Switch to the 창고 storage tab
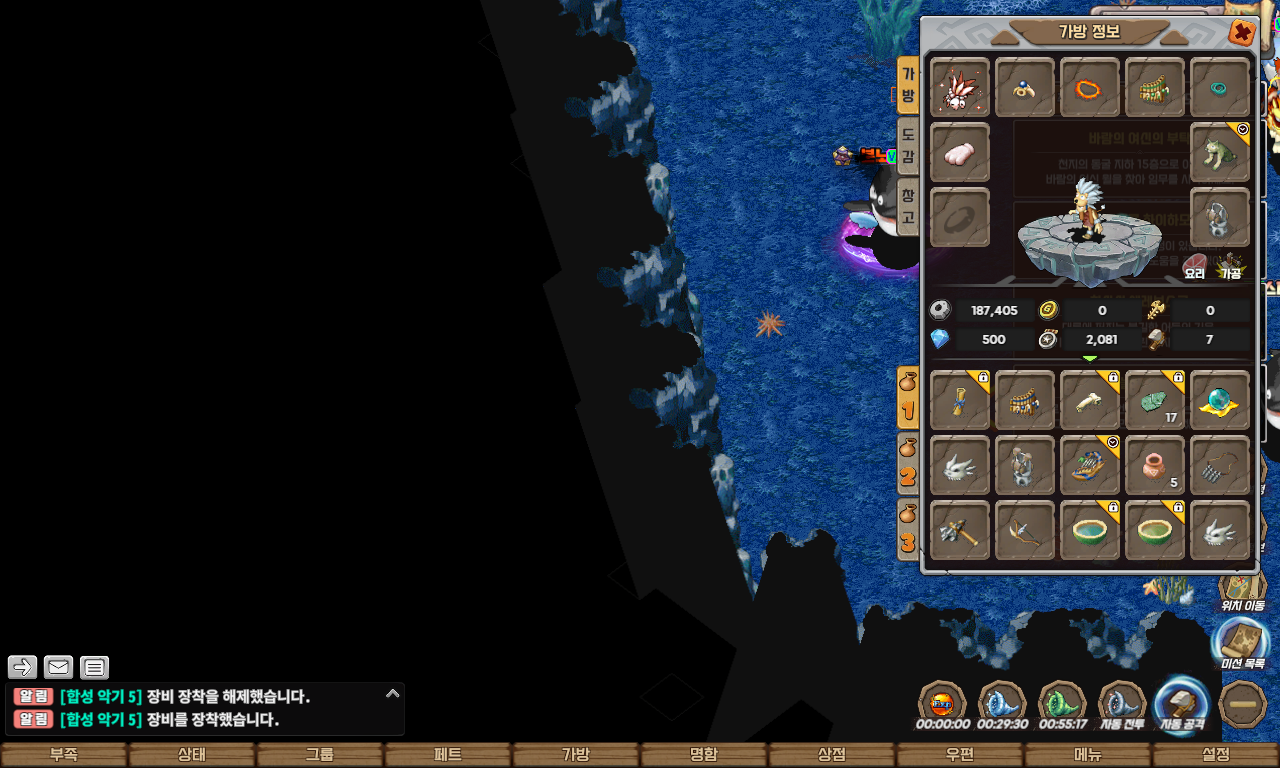This screenshot has width=1280, height=768. [x=907, y=205]
